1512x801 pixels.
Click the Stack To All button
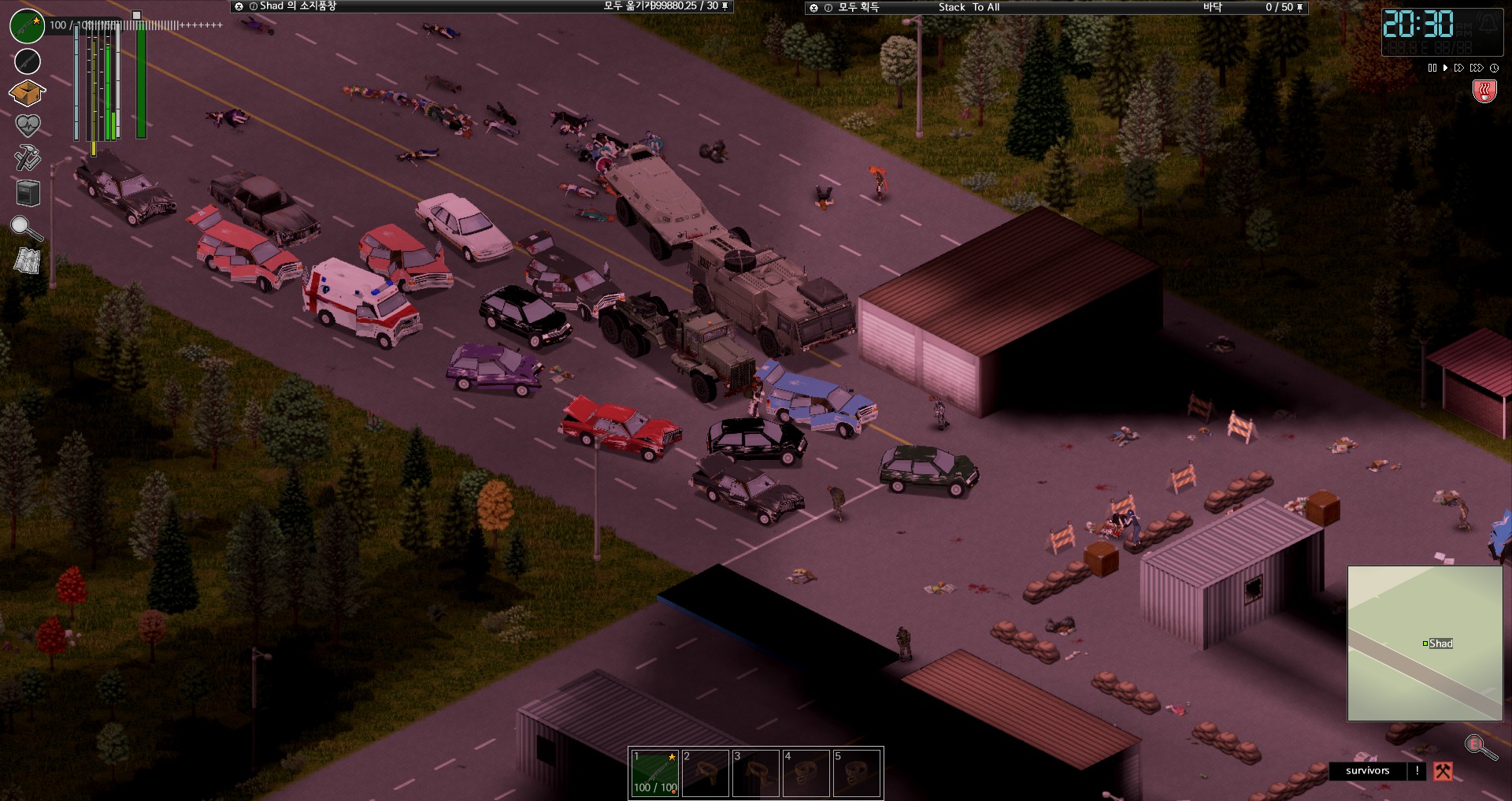tap(969, 7)
